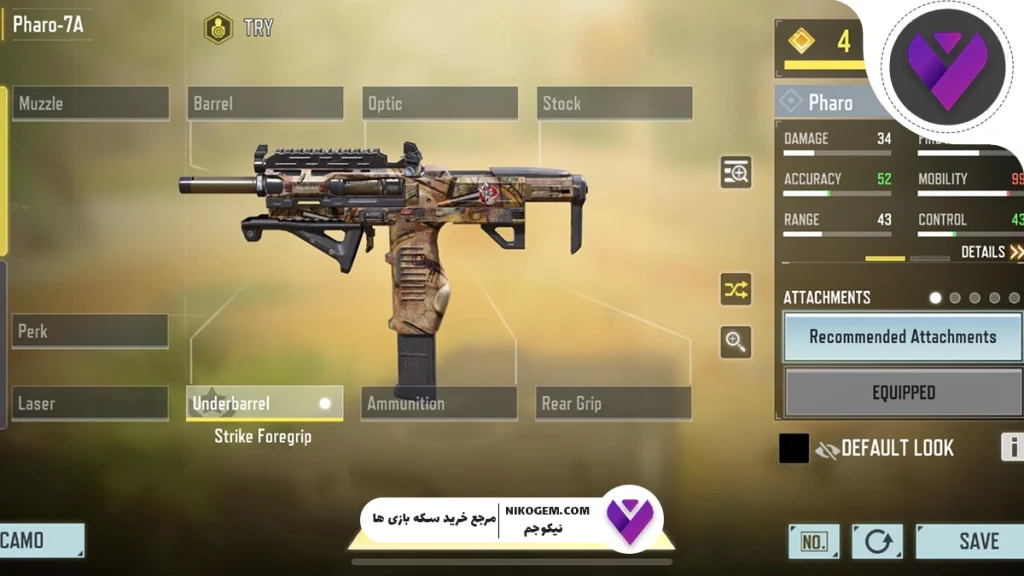Open the Laser attachment slot
Screen dimensions: 1024x576
(x=90, y=403)
